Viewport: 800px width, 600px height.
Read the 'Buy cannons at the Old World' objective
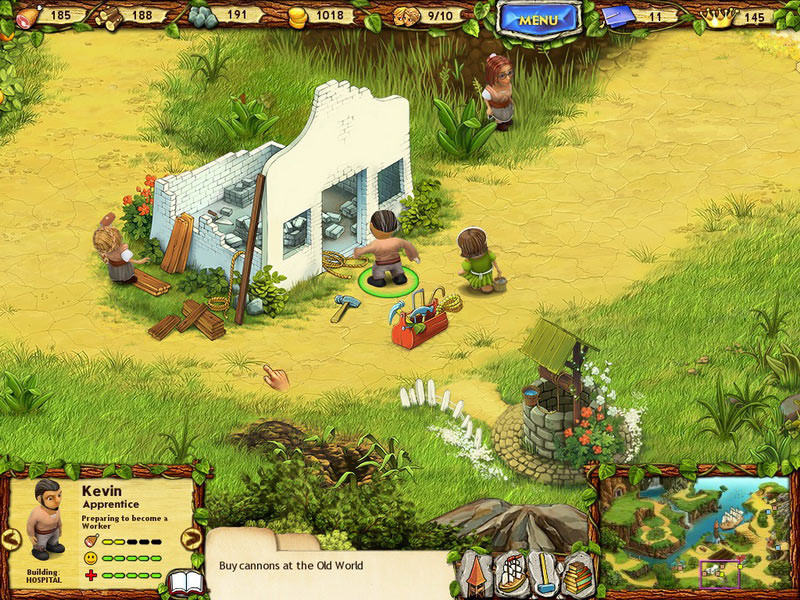pos(289,565)
